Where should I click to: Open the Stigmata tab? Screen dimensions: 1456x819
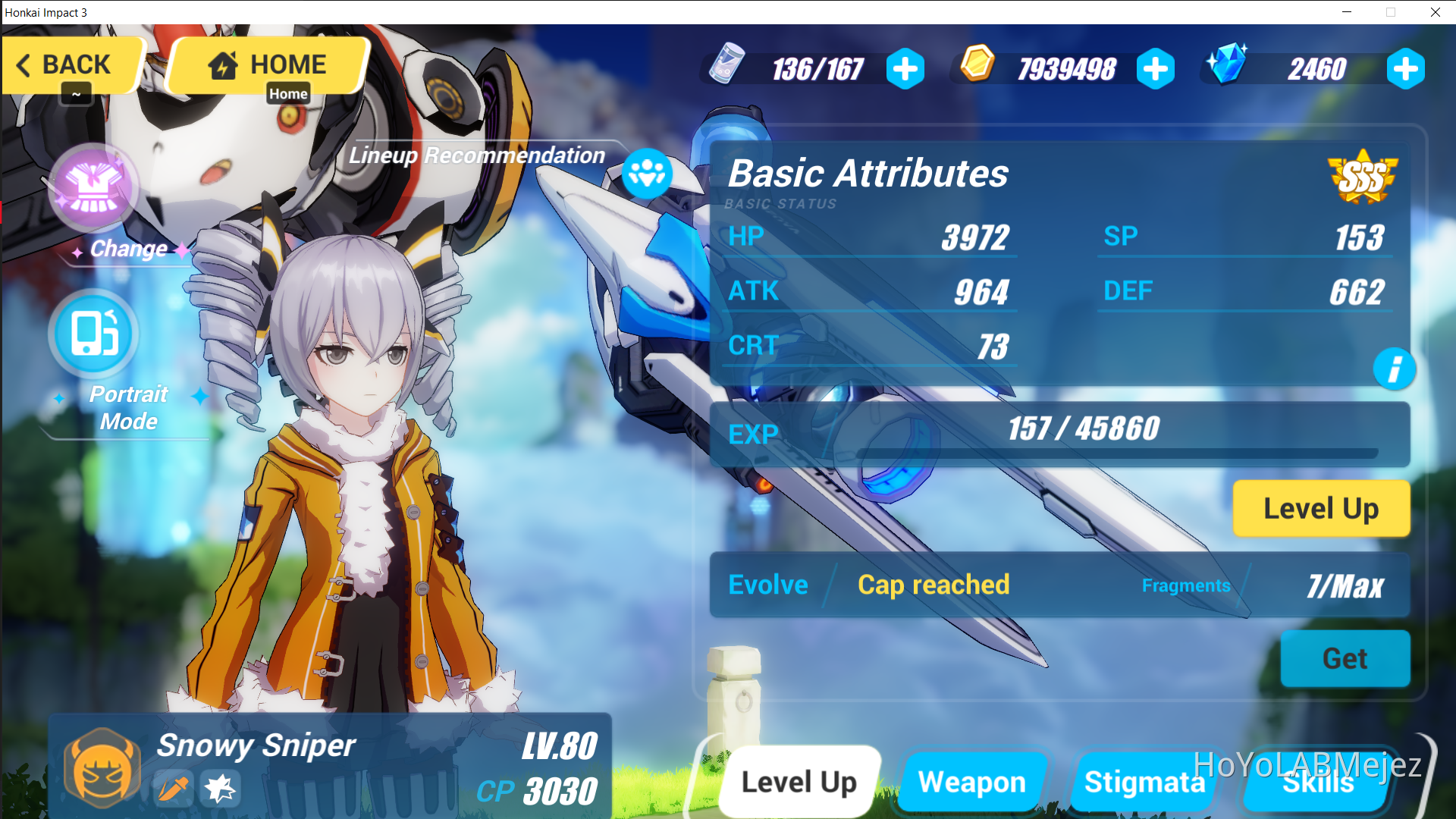[1144, 782]
